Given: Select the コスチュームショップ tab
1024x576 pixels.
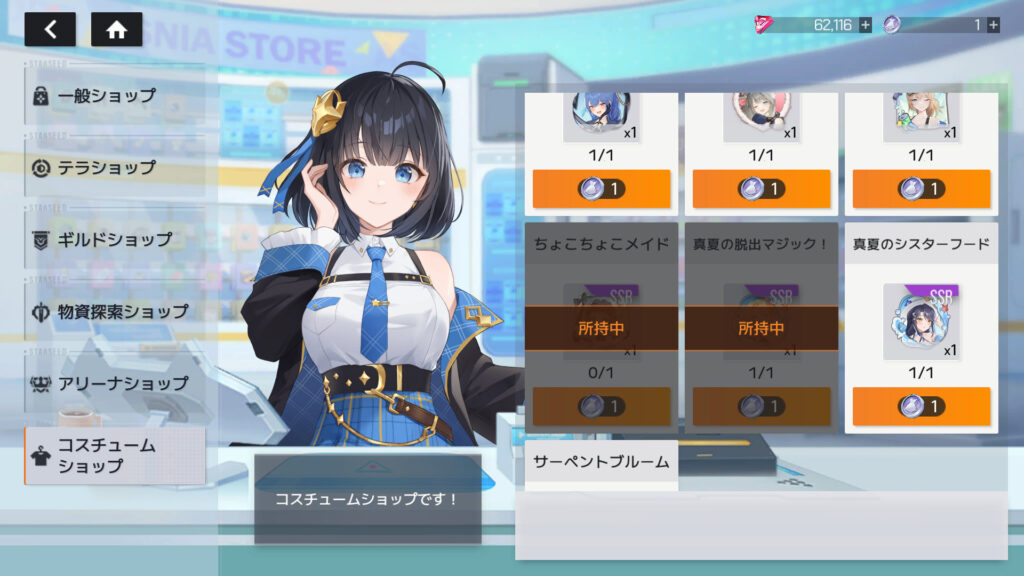Looking at the screenshot, I should [115, 456].
